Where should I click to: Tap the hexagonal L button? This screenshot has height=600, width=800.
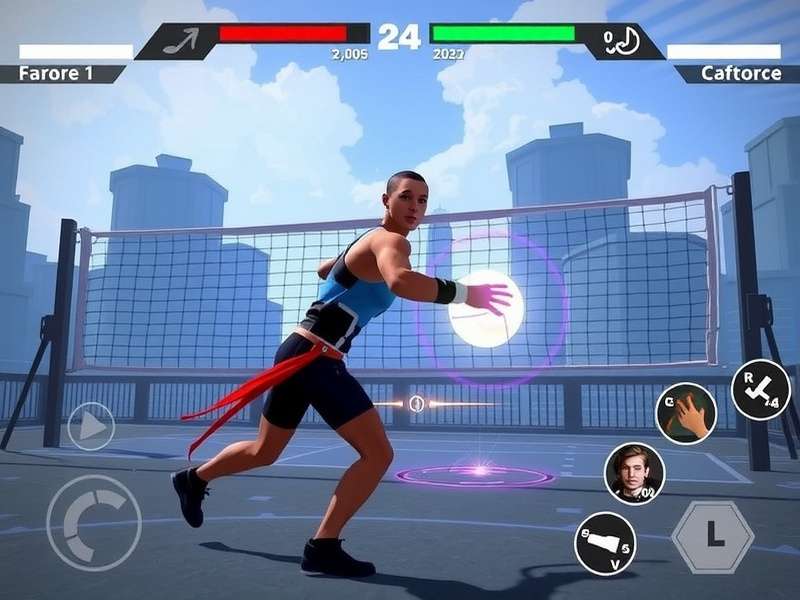click(x=713, y=537)
